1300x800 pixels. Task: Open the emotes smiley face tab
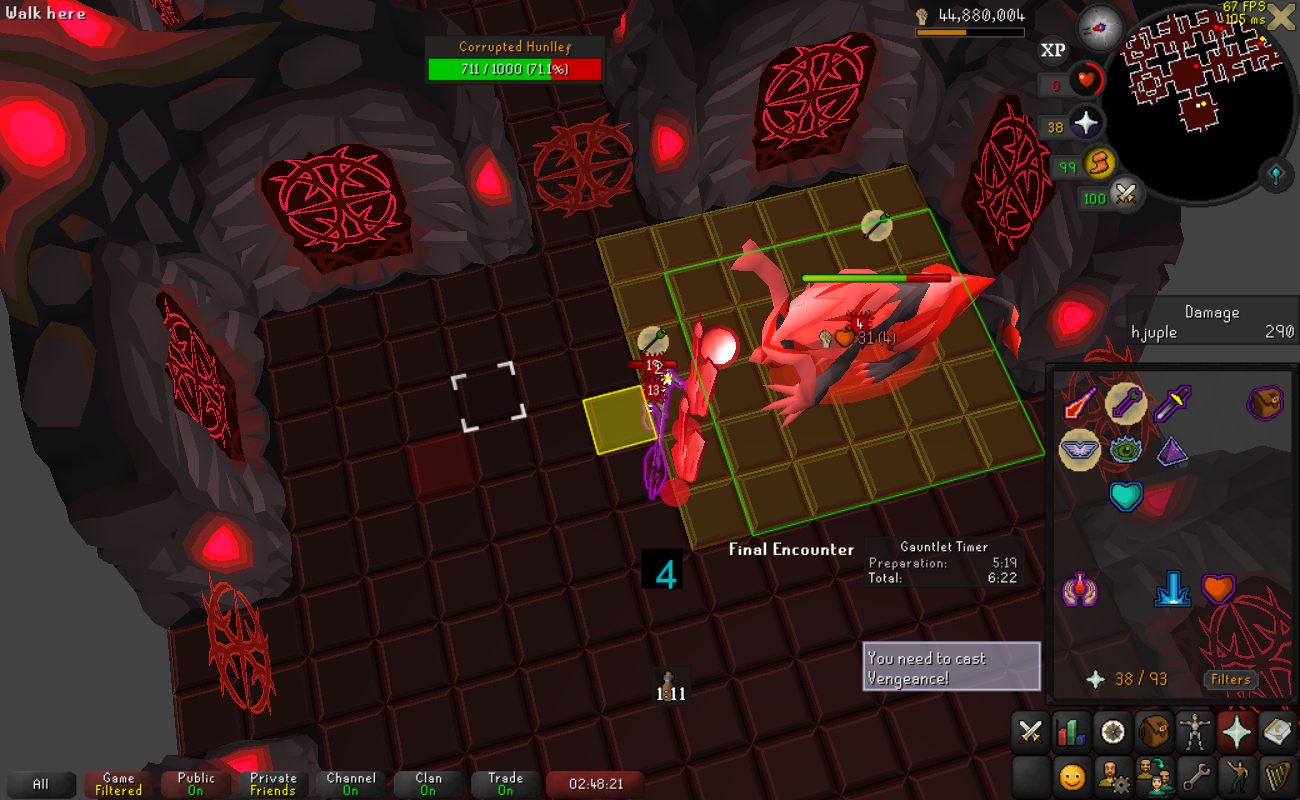(1071, 775)
